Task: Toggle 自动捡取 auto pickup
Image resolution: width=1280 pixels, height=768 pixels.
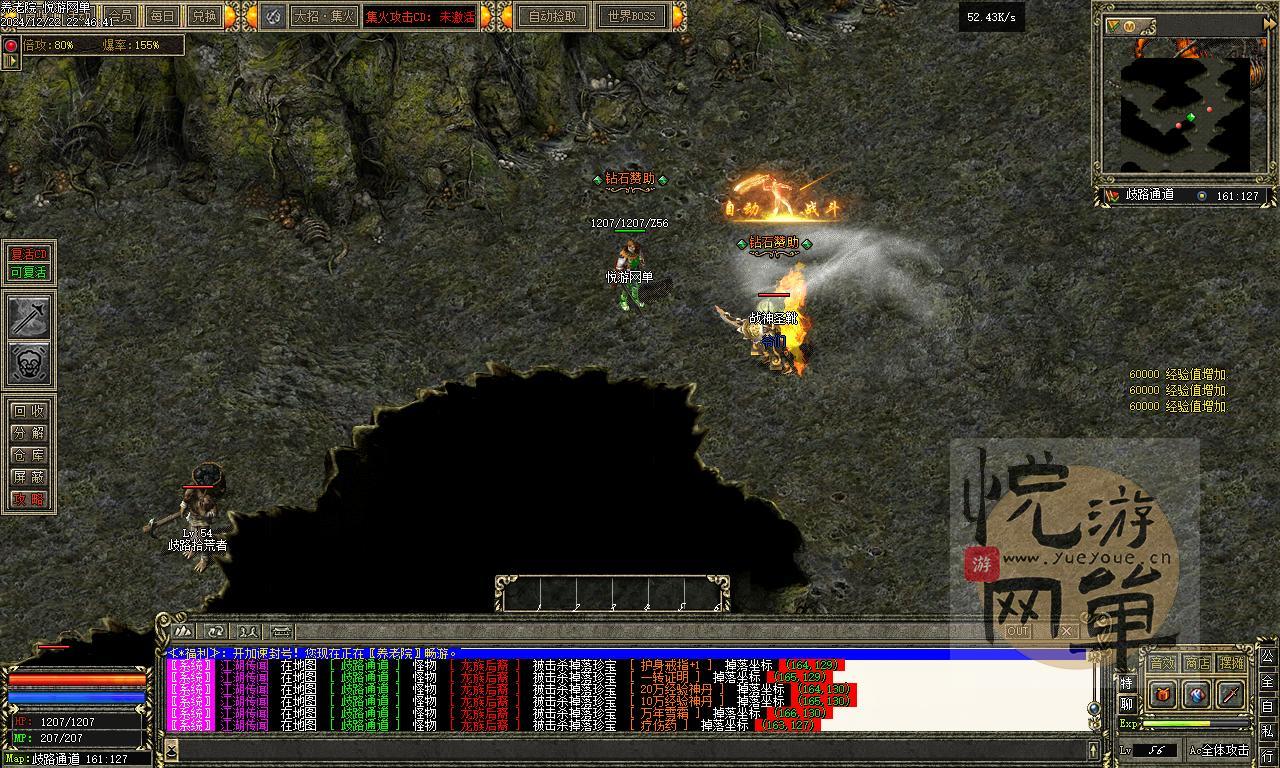Action: (x=552, y=16)
